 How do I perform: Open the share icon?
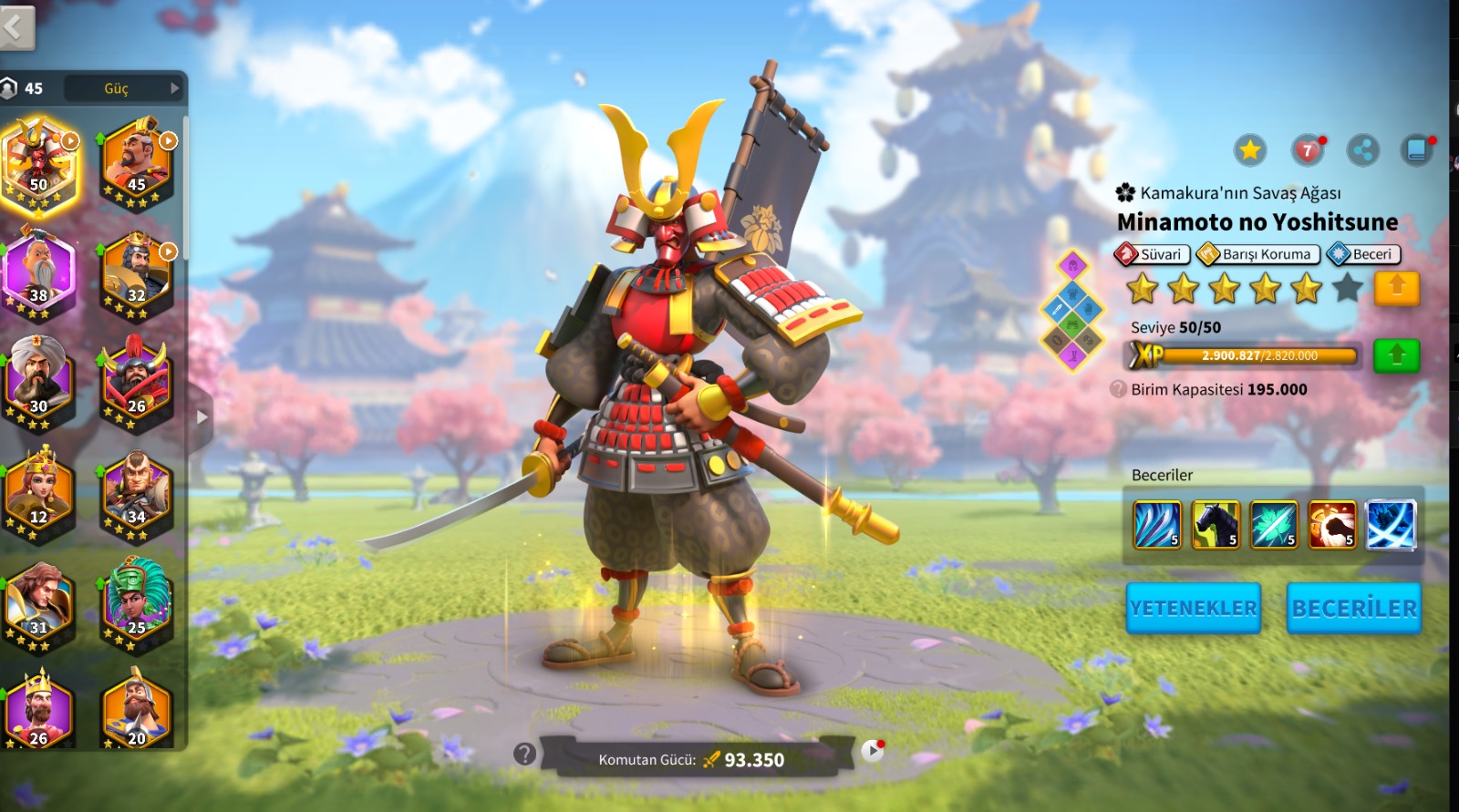(x=1363, y=150)
